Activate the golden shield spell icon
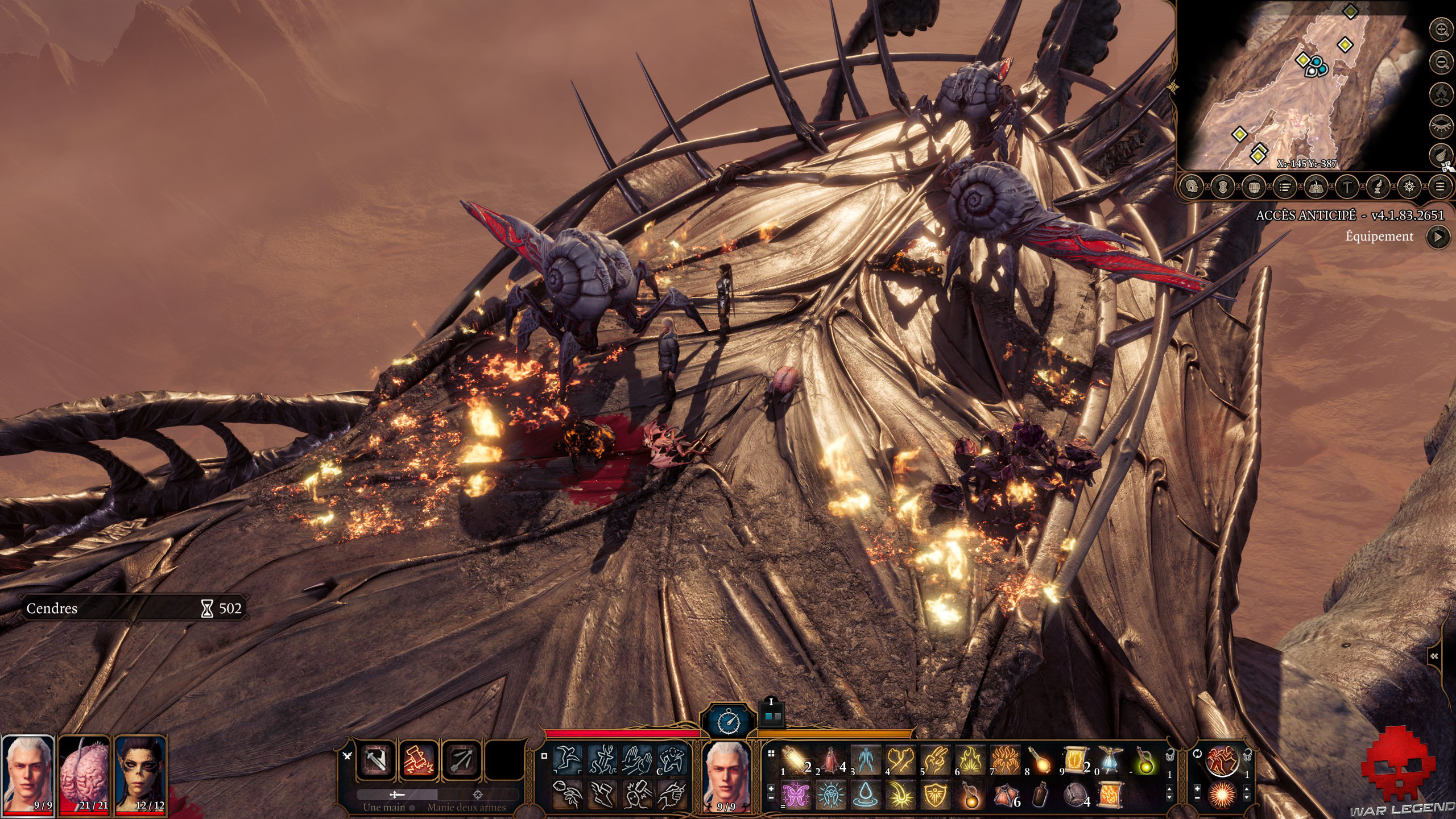The height and width of the screenshot is (819, 1456). click(935, 795)
